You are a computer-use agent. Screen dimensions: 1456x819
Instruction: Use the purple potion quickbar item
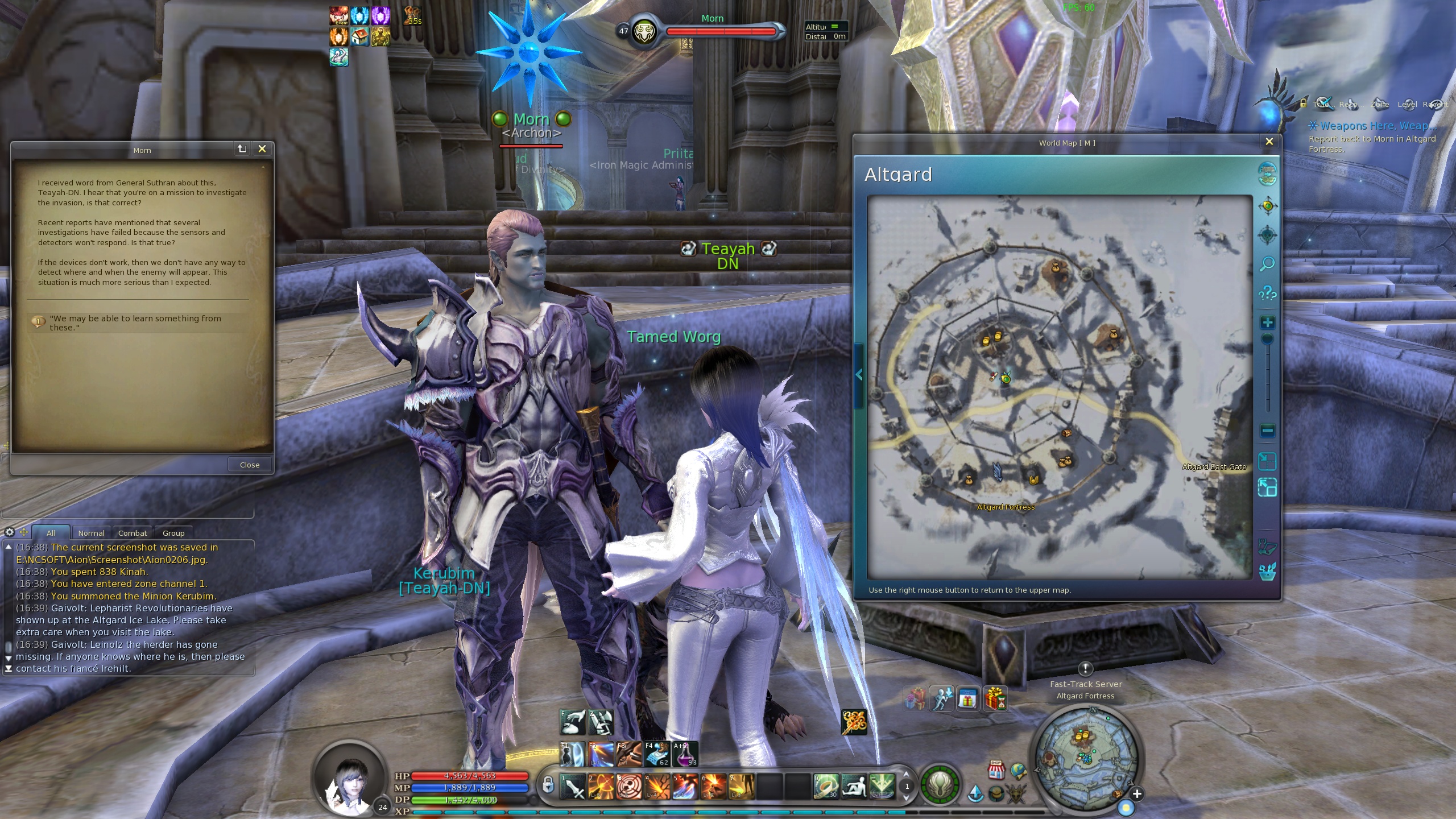(x=685, y=754)
